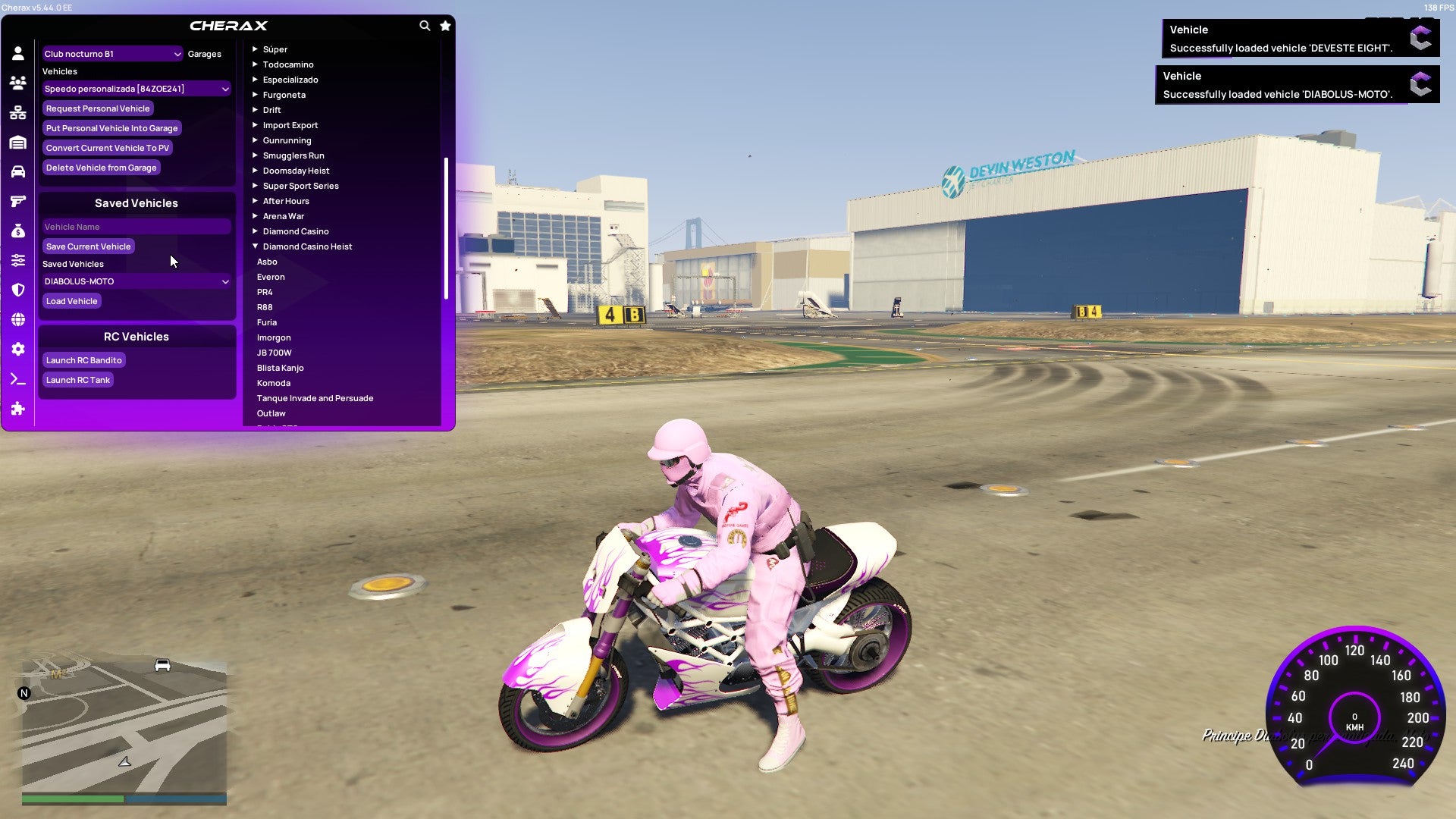This screenshot has width=1456, height=819.
Task: Open the search magnifier in the Cherax header
Action: coord(425,25)
